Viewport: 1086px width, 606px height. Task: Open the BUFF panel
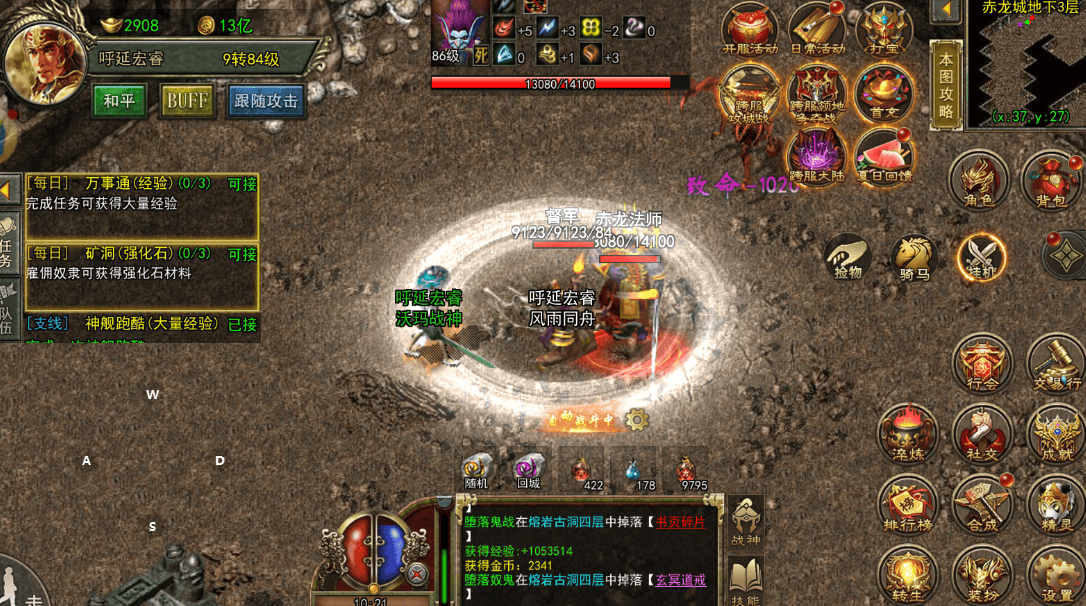188,100
